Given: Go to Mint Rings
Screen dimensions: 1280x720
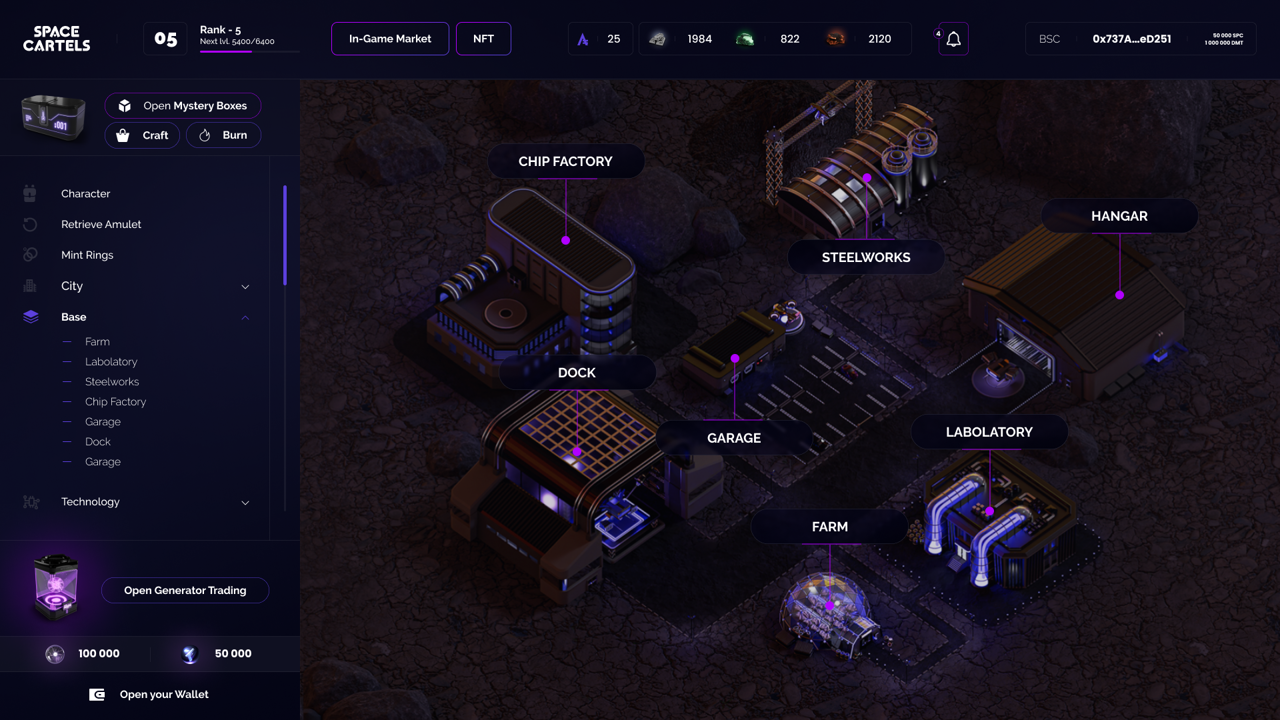Looking at the screenshot, I should [87, 255].
